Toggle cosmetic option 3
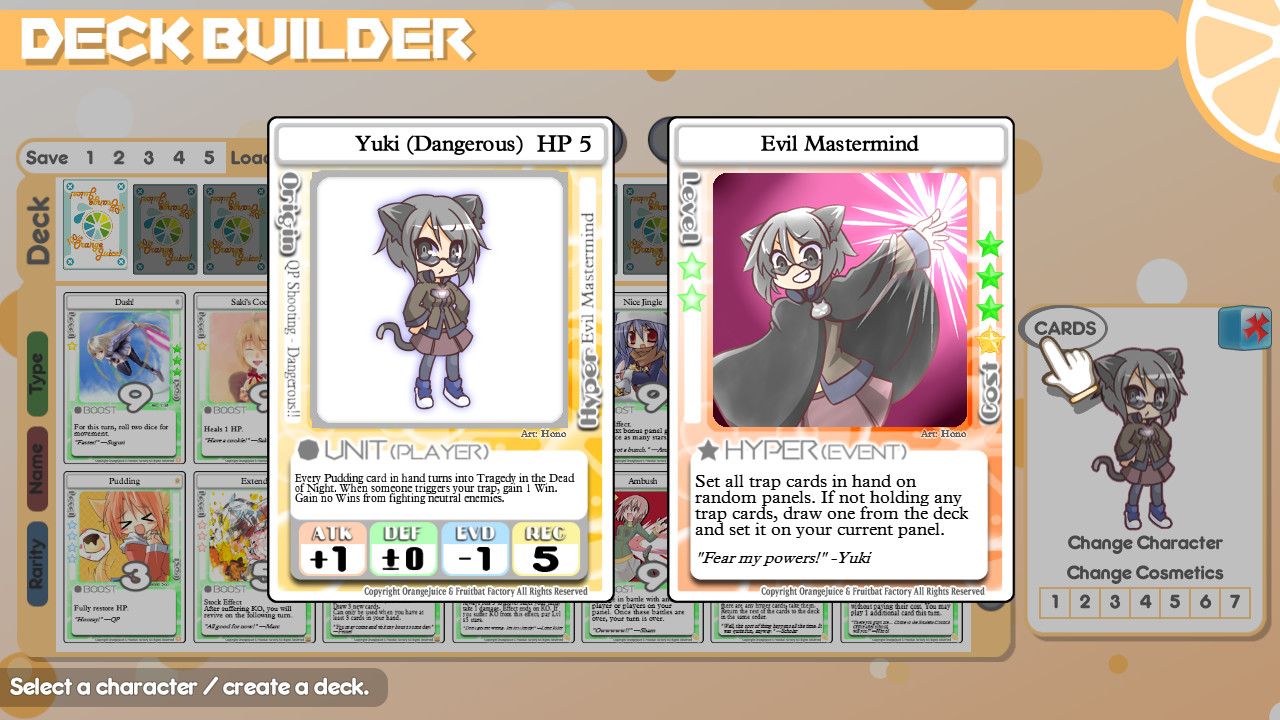The image size is (1280, 720). pyautogui.click(x=1115, y=601)
